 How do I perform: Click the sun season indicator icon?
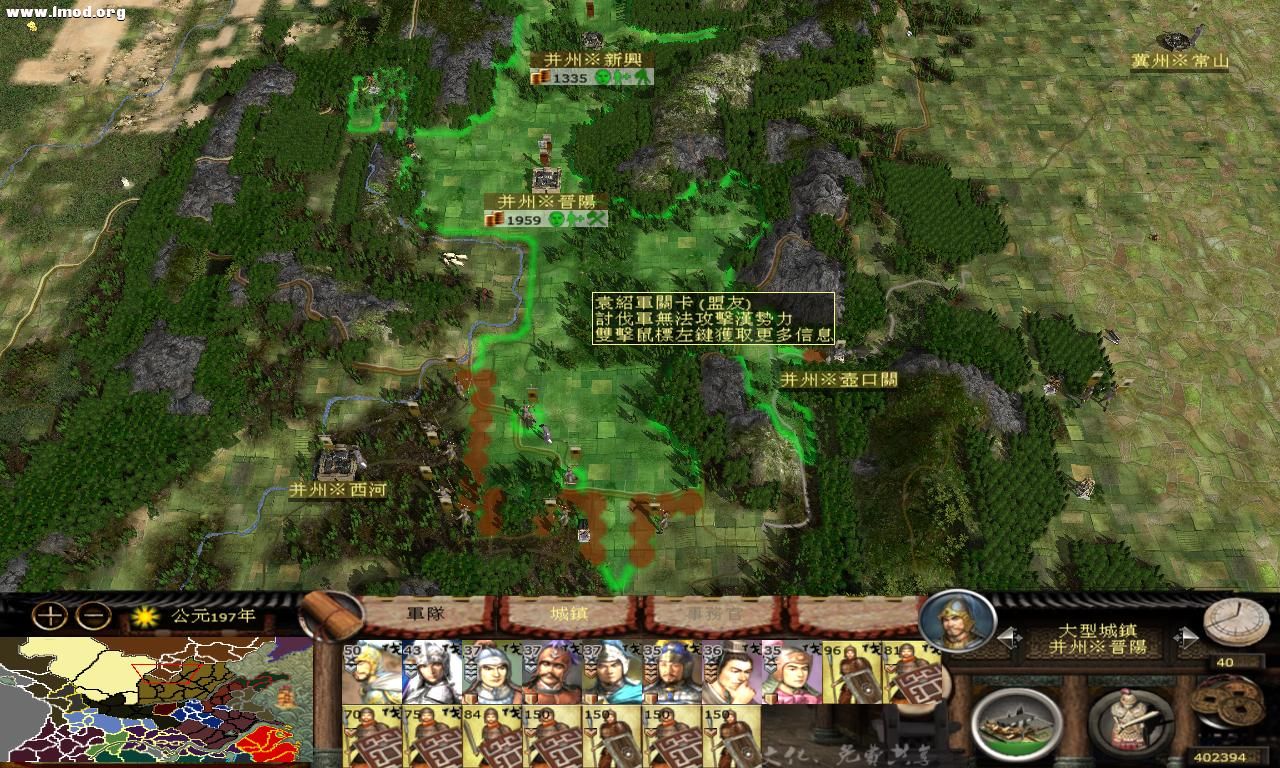(x=145, y=618)
